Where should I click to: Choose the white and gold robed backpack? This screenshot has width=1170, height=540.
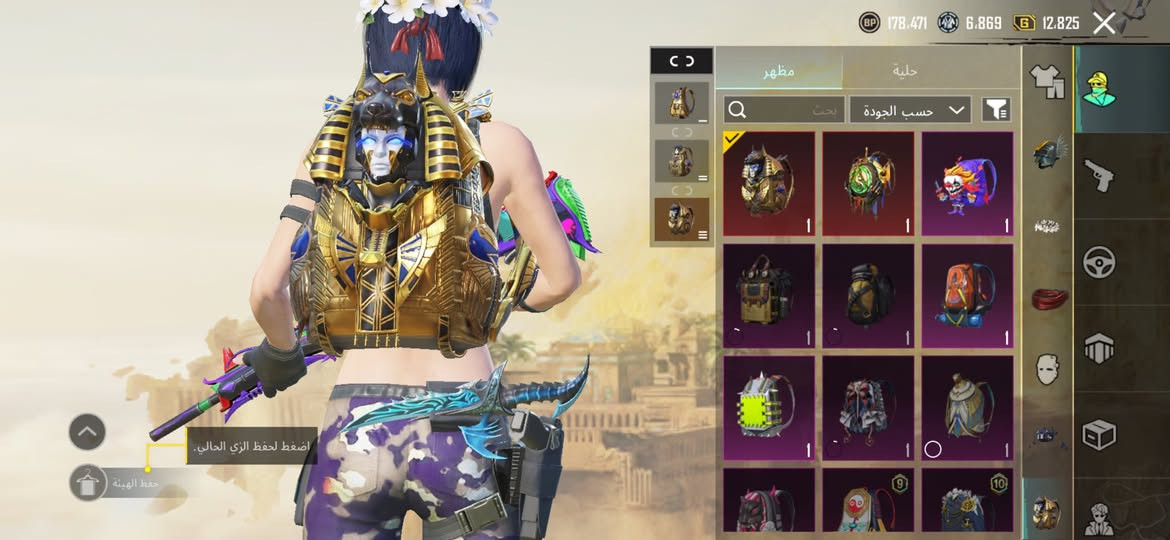[966, 408]
